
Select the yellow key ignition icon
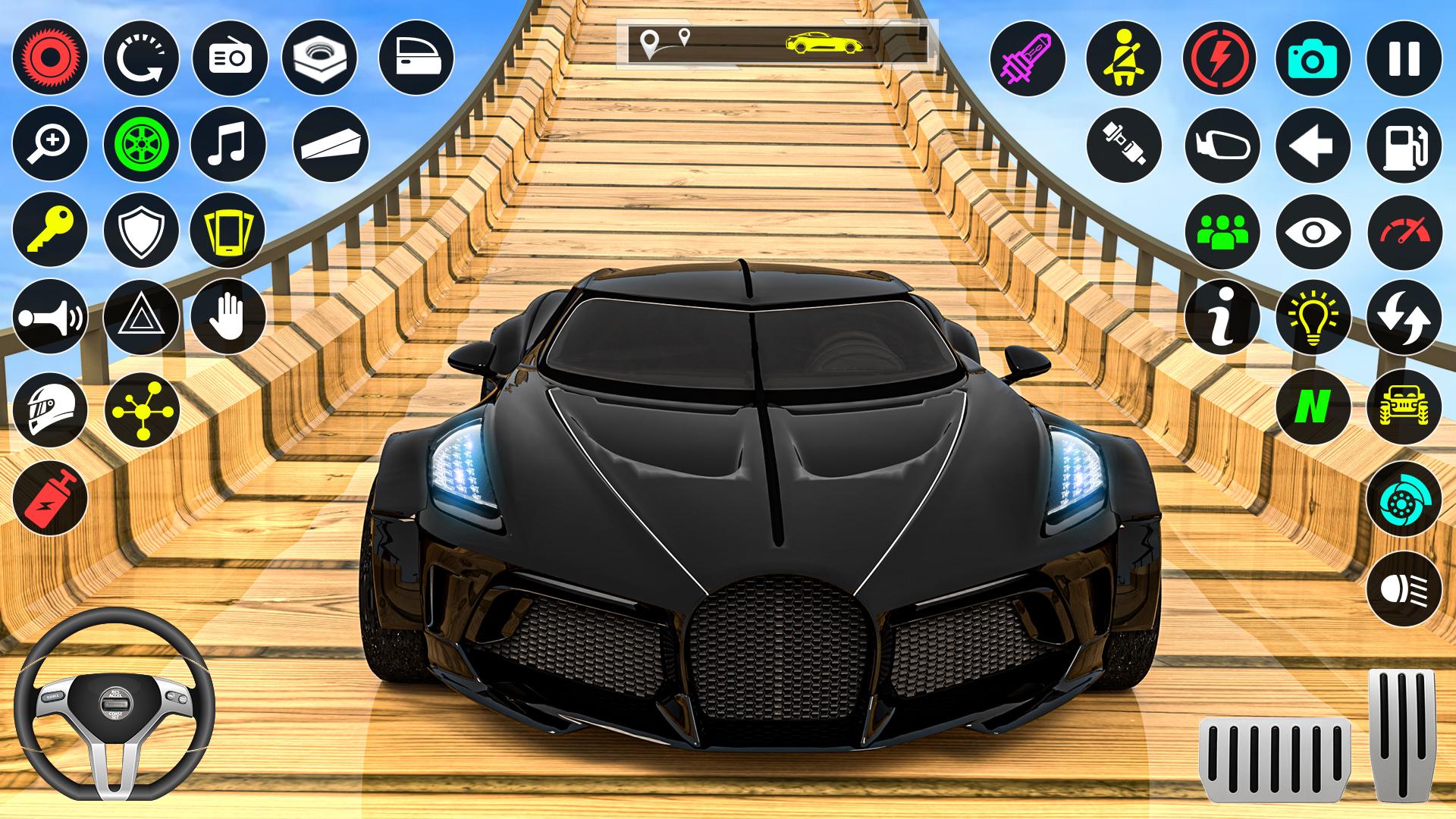[x=50, y=230]
